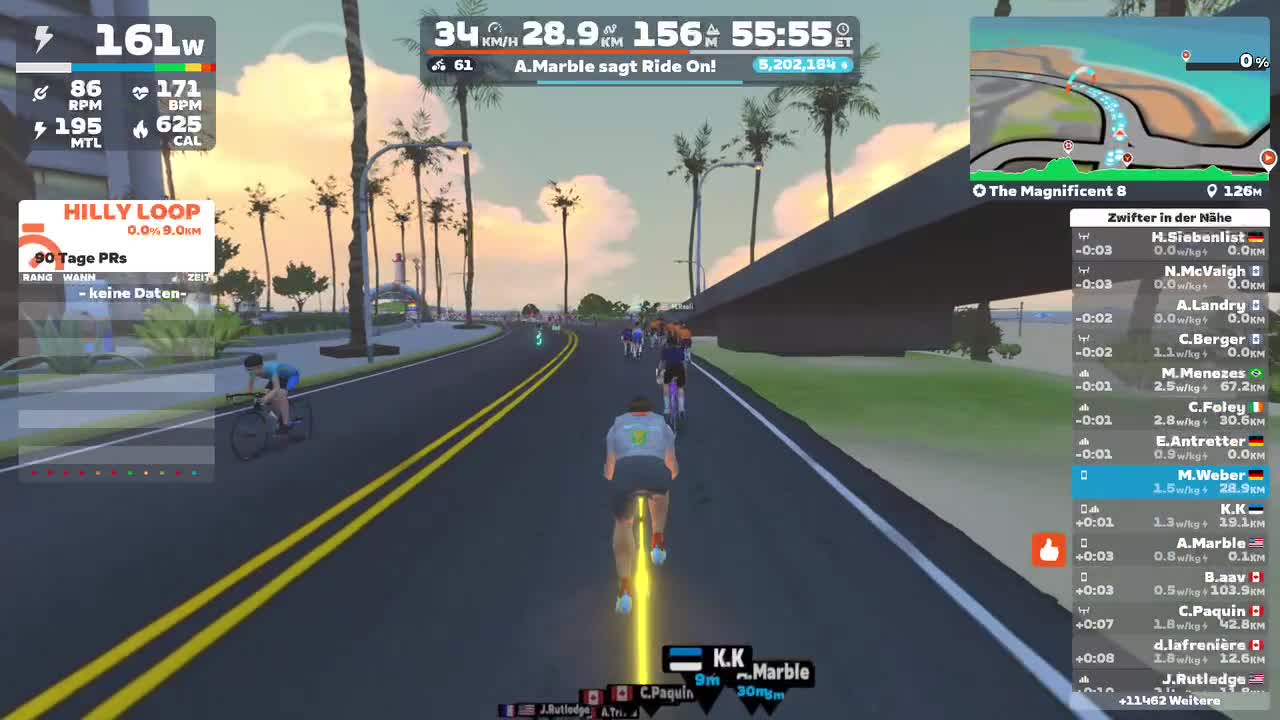Click the cyclist icon showing 61 riders
This screenshot has height=720, width=1280.
point(438,66)
